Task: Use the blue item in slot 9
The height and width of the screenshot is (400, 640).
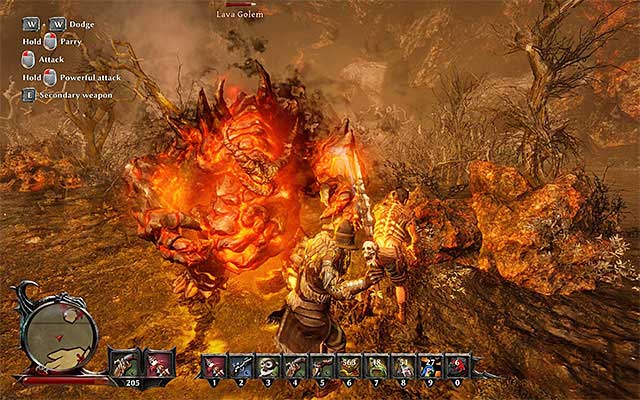Action: 431,365
